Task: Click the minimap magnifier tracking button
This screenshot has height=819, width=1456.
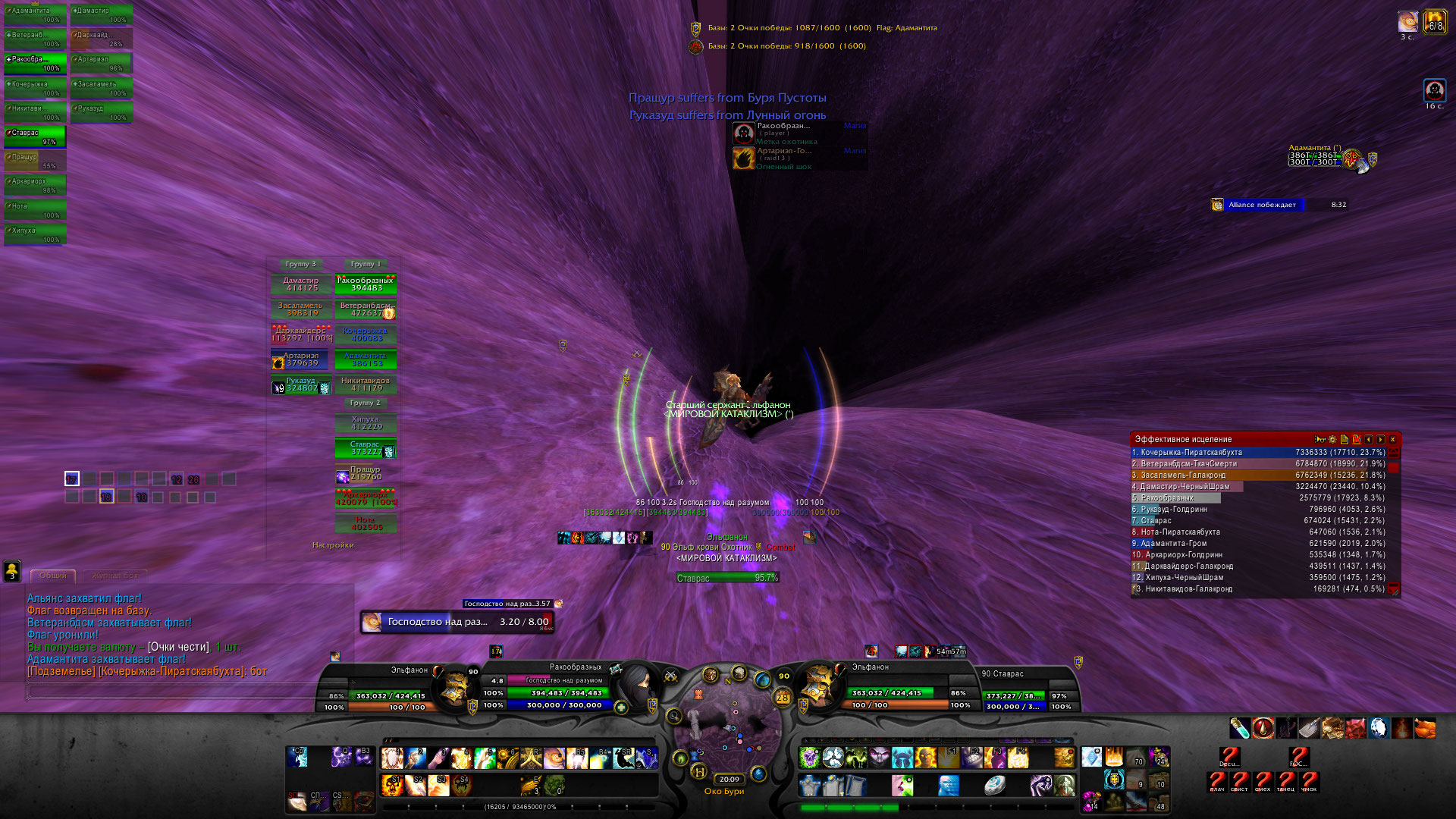Action: coord(673,715)
